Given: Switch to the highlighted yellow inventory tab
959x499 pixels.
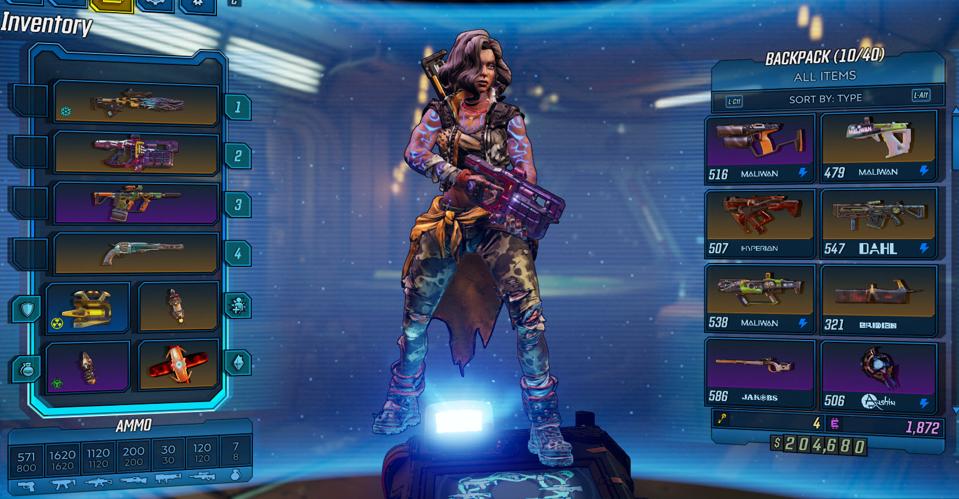Looking at the screenshot, I should click(x=111, y=5).
